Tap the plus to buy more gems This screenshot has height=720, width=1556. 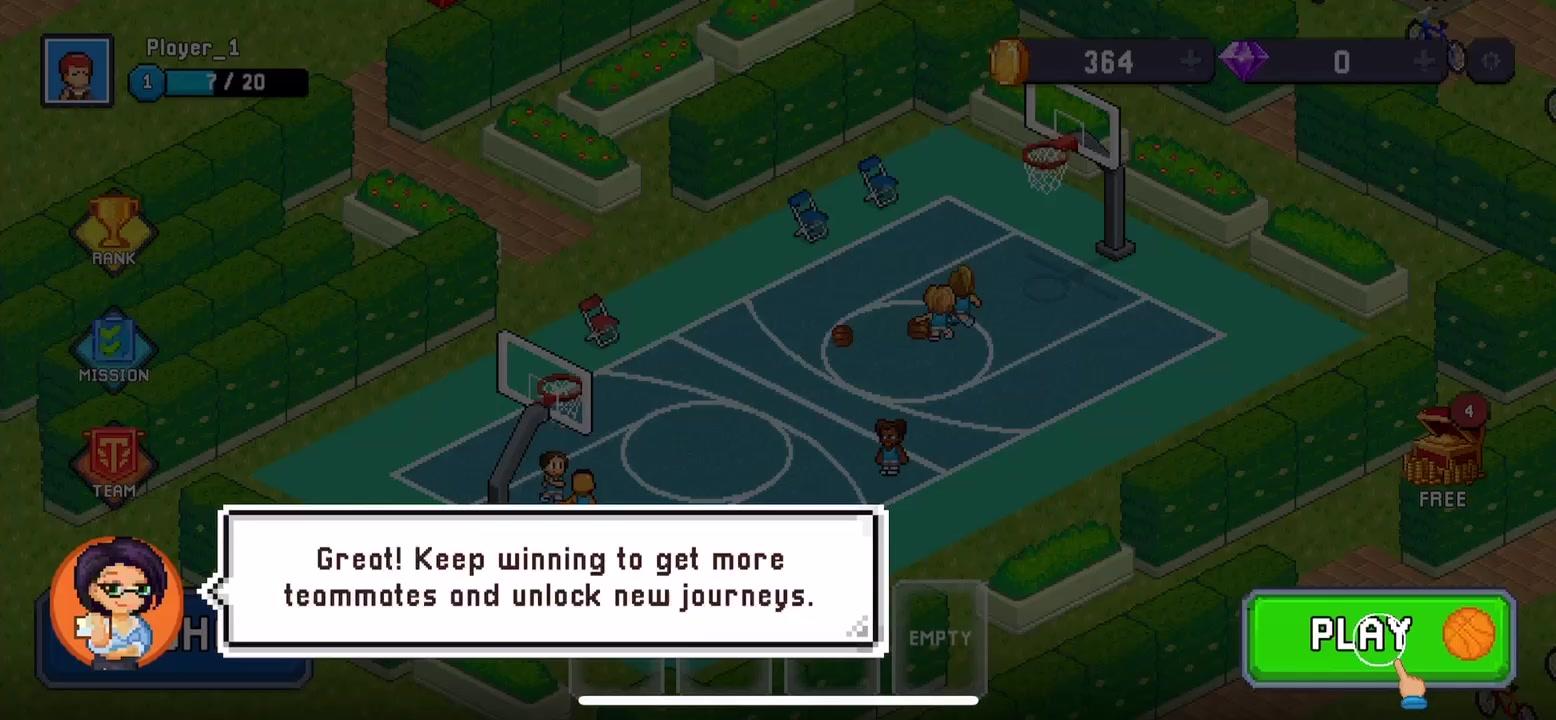tap(1423, 61)
